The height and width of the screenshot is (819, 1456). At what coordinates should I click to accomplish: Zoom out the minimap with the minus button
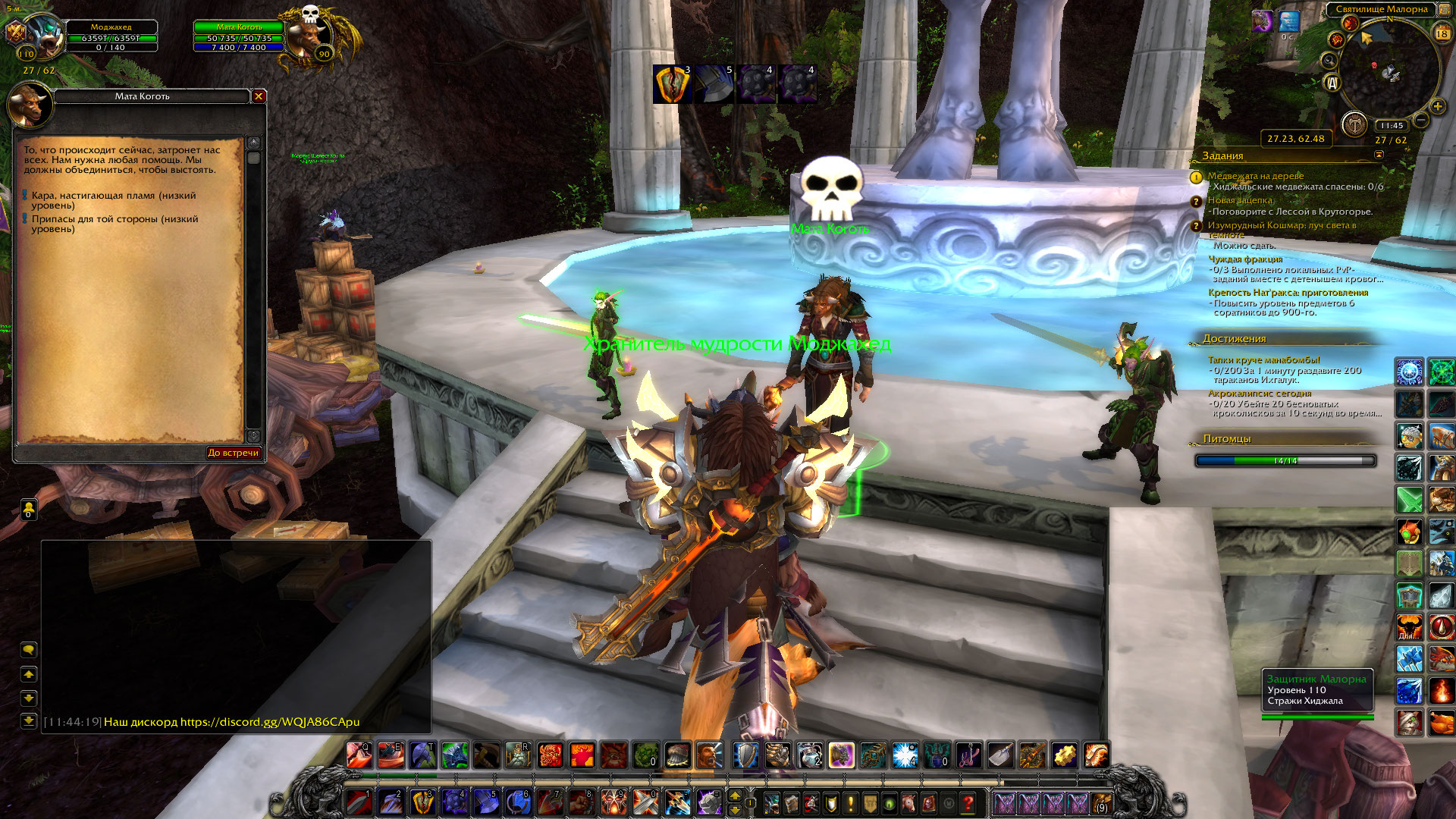tap(1421, 121)
